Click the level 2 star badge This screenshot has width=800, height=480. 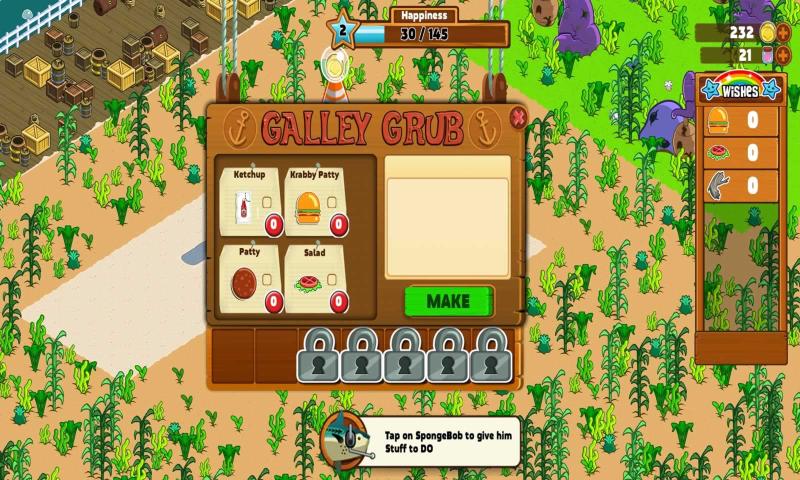pos(343,31)
